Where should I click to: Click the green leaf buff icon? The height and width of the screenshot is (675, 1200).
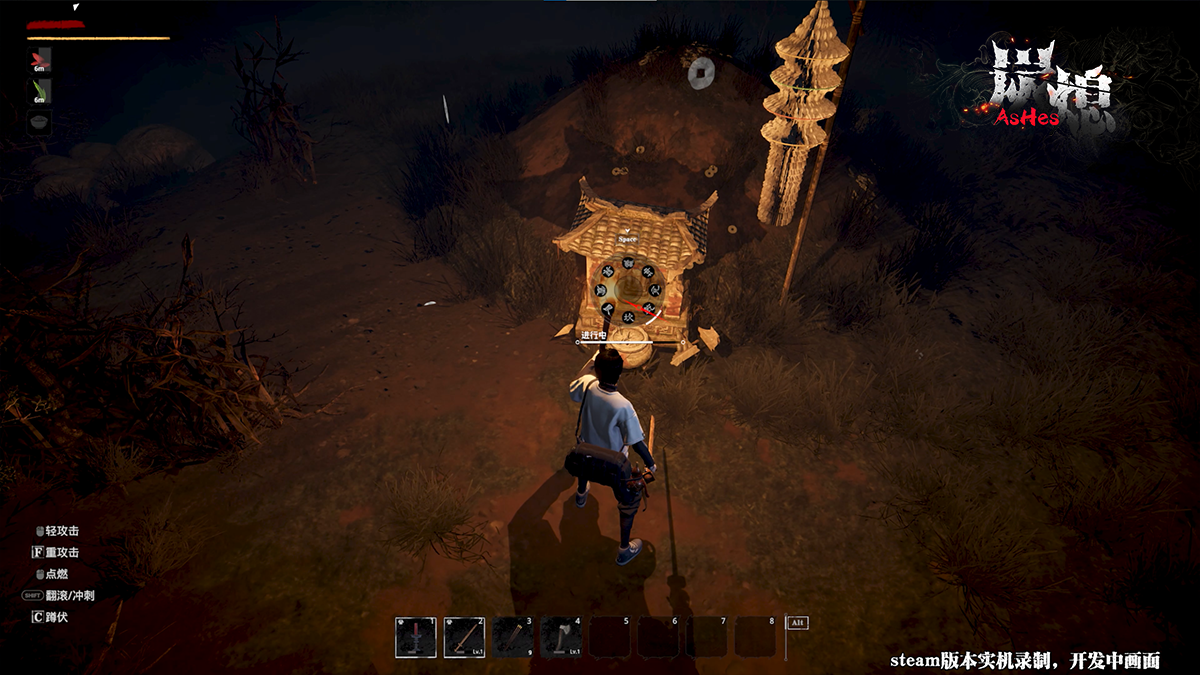40,91
